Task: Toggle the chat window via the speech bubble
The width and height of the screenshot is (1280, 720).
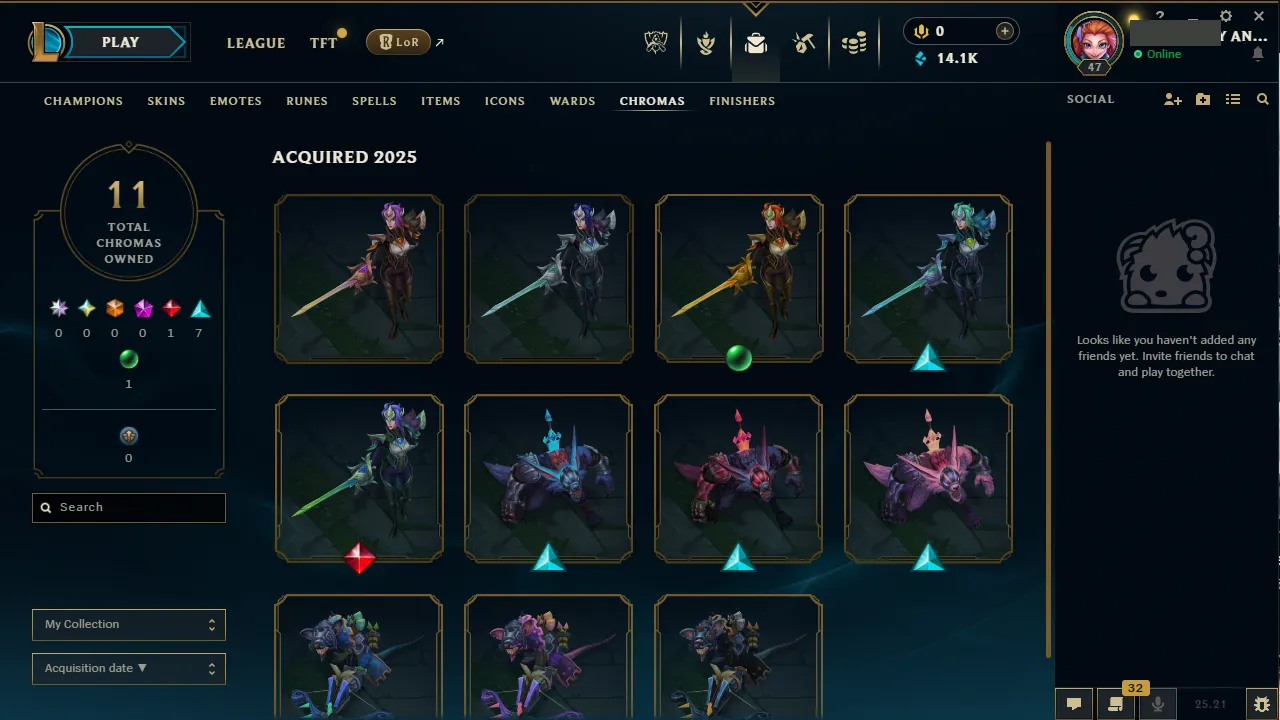Action: point(1074,704)
